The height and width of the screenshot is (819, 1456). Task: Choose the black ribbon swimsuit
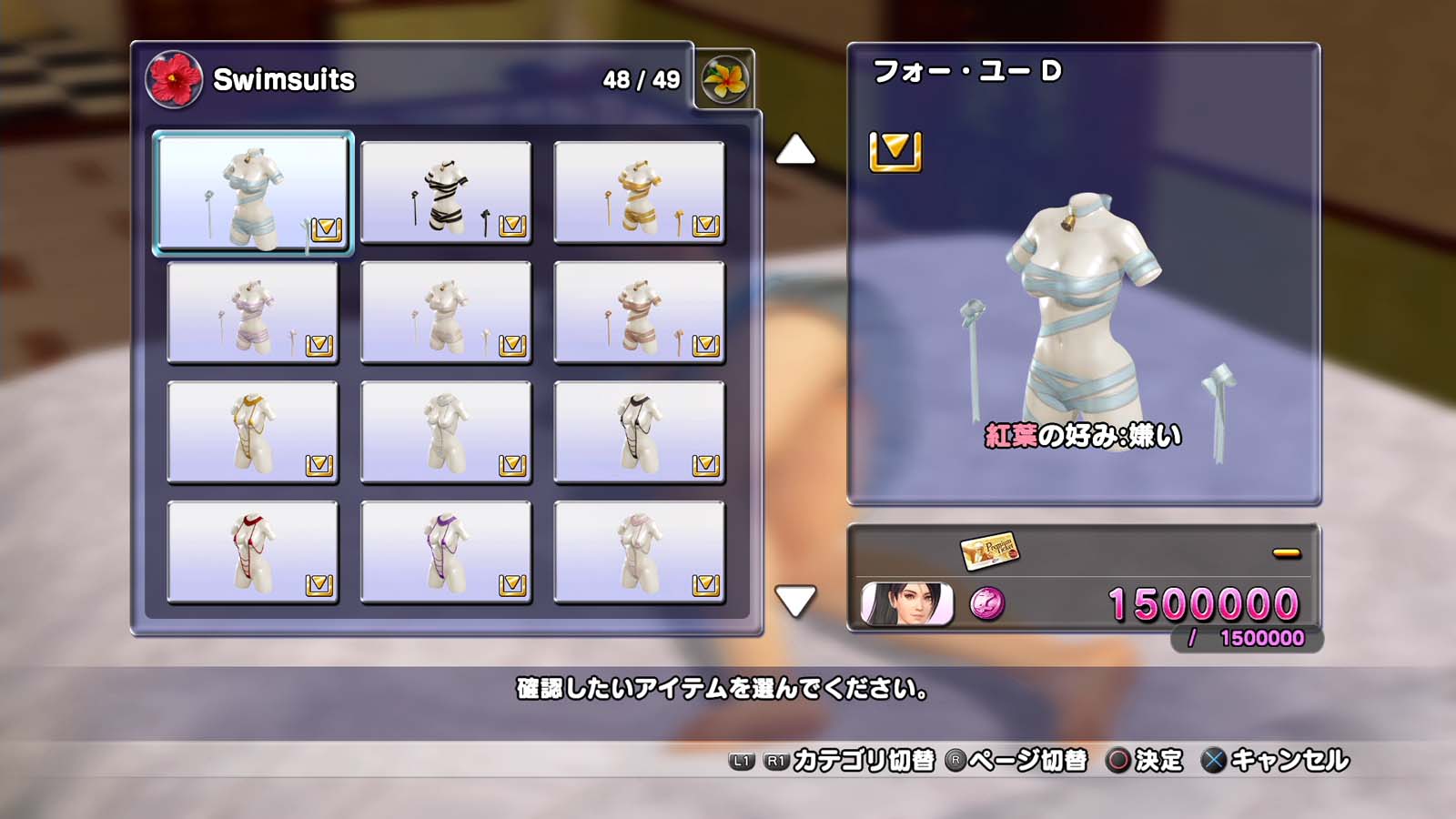tap(446, 193)
